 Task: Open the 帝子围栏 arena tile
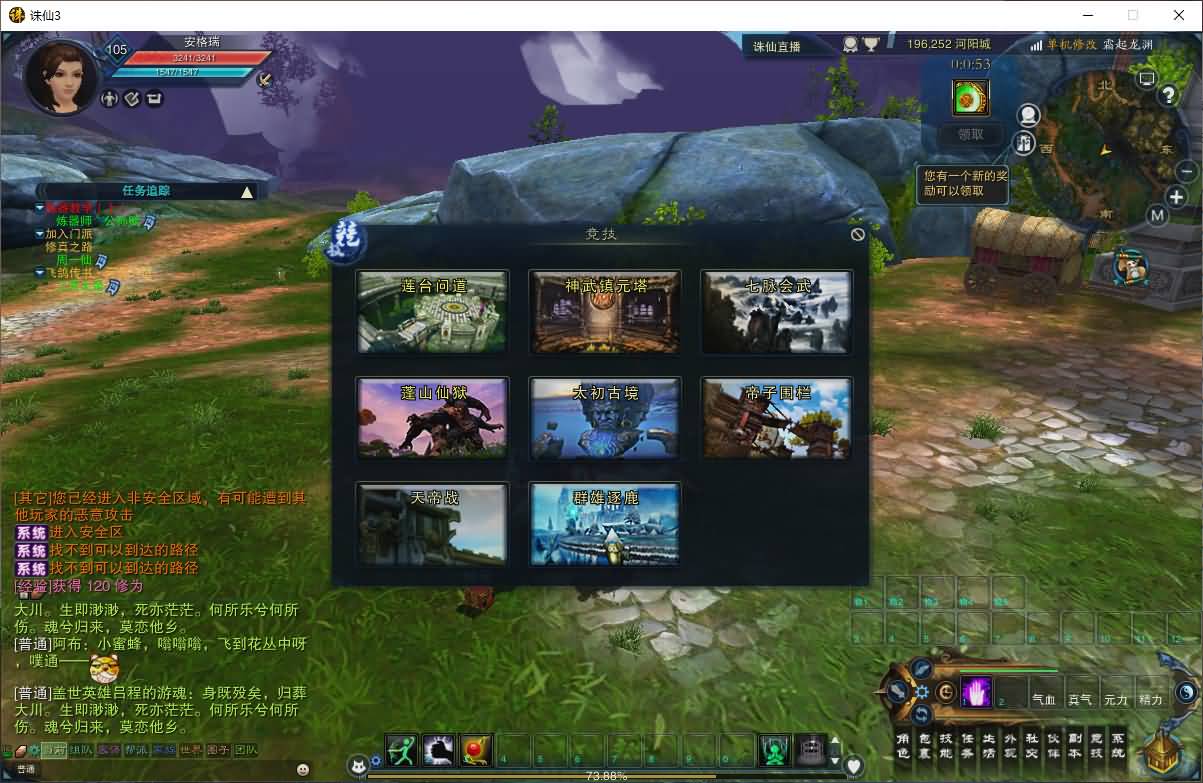777,418
